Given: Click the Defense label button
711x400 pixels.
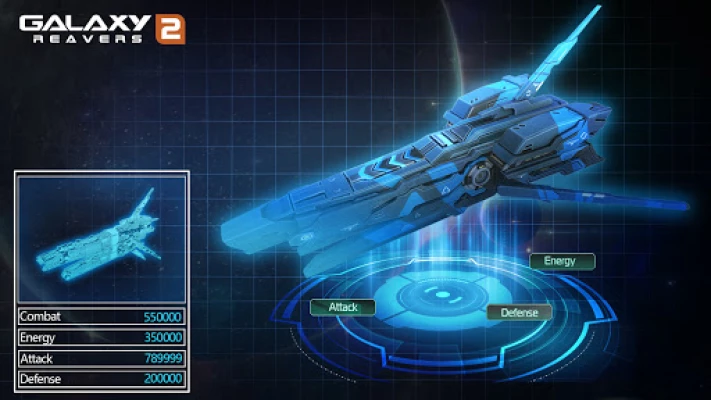Looking at the screenshot, I should [x=519, y=312].
